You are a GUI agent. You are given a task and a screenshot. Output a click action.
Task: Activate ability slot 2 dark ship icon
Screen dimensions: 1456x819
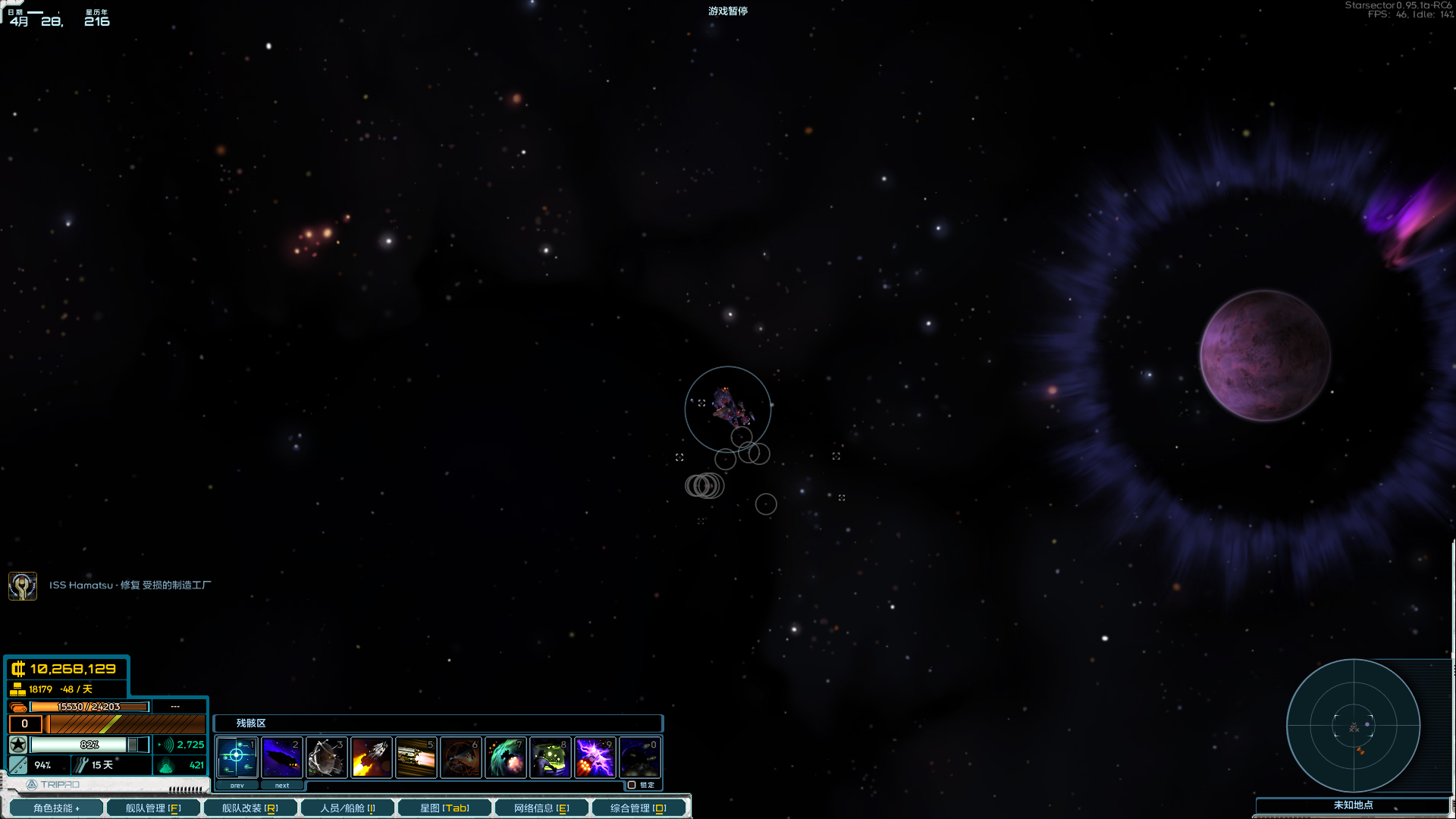coord(281,757)
